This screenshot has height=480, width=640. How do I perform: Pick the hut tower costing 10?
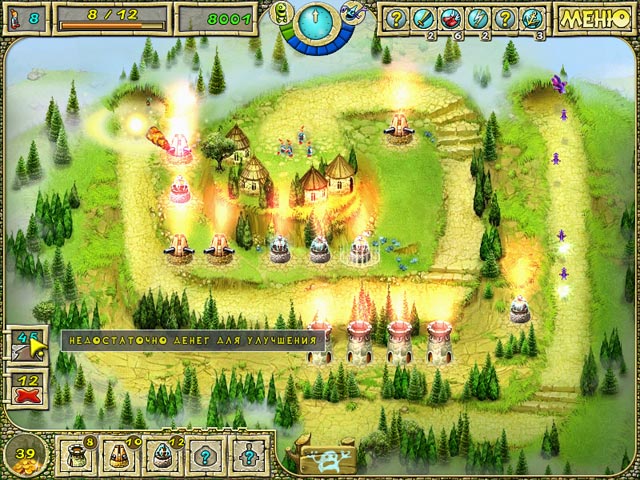(x=116, y=454)
